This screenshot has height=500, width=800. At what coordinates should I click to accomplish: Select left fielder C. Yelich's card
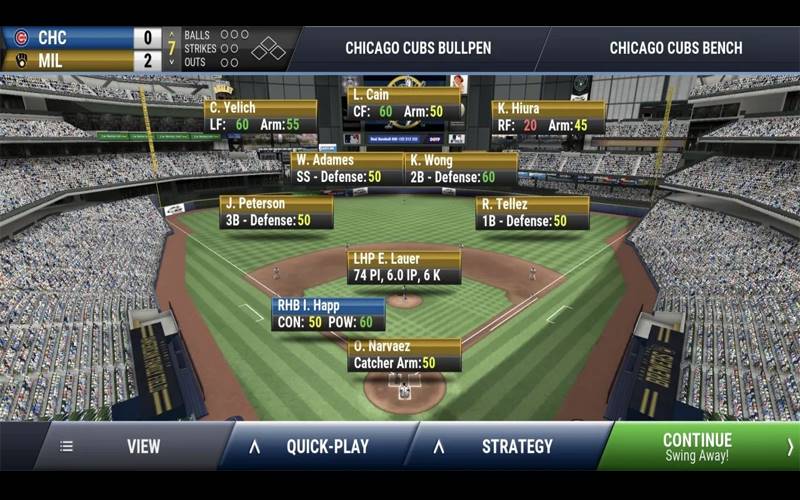point(261,117)
